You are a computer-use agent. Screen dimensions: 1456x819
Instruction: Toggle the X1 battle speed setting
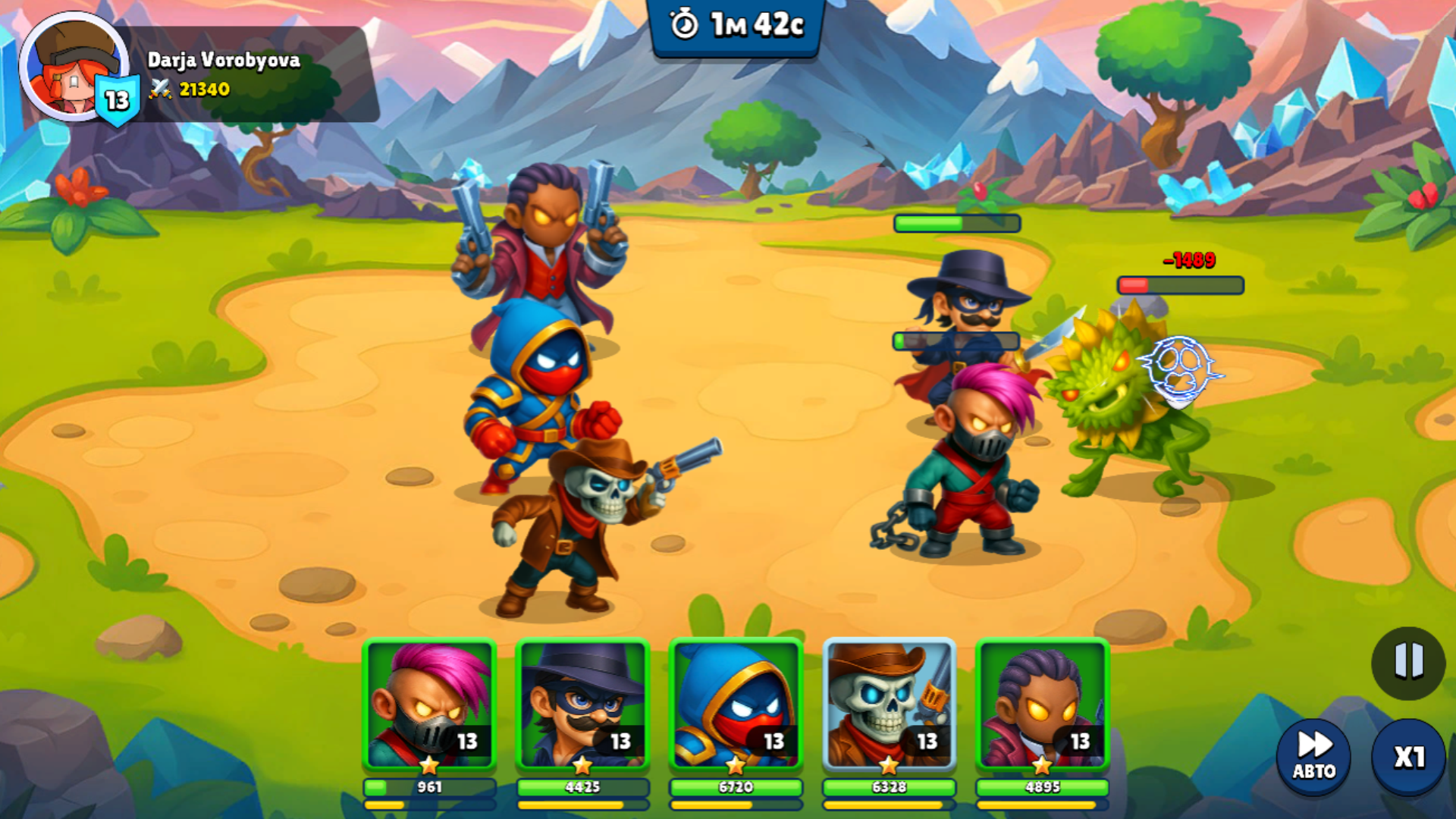pos(1408,756)
